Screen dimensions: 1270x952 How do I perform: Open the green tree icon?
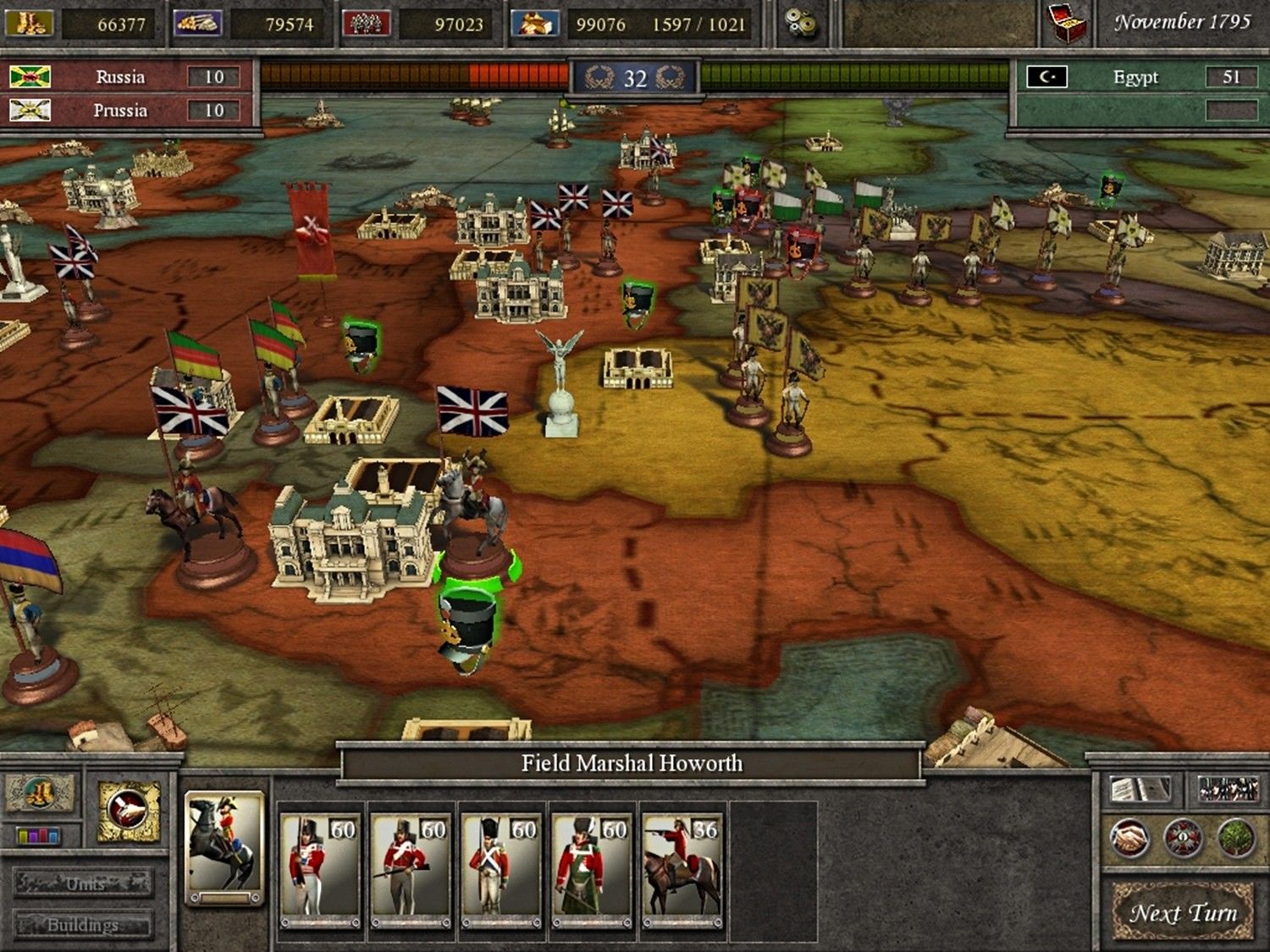point(1235,838)
